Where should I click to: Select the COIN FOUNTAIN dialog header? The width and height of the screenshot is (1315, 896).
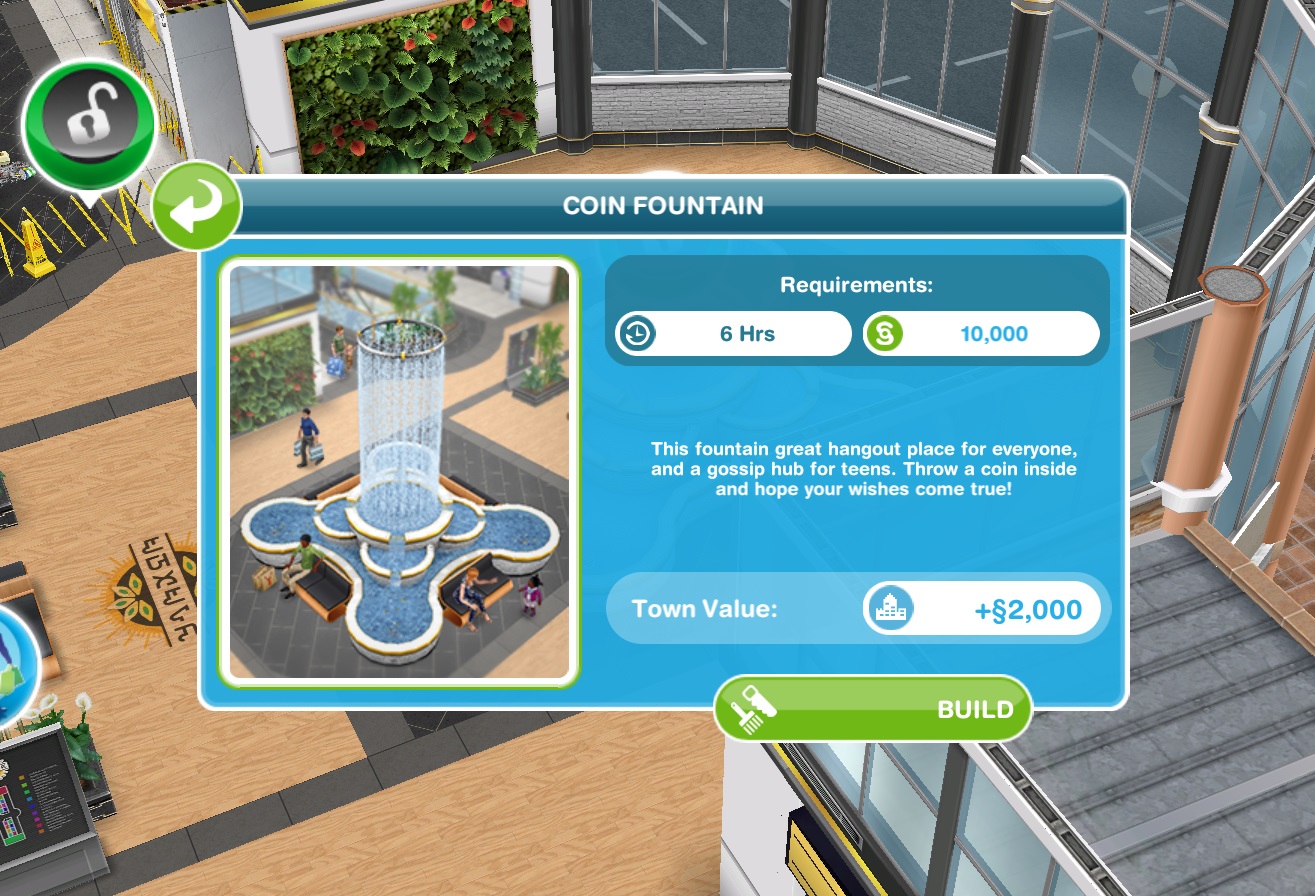662,206
